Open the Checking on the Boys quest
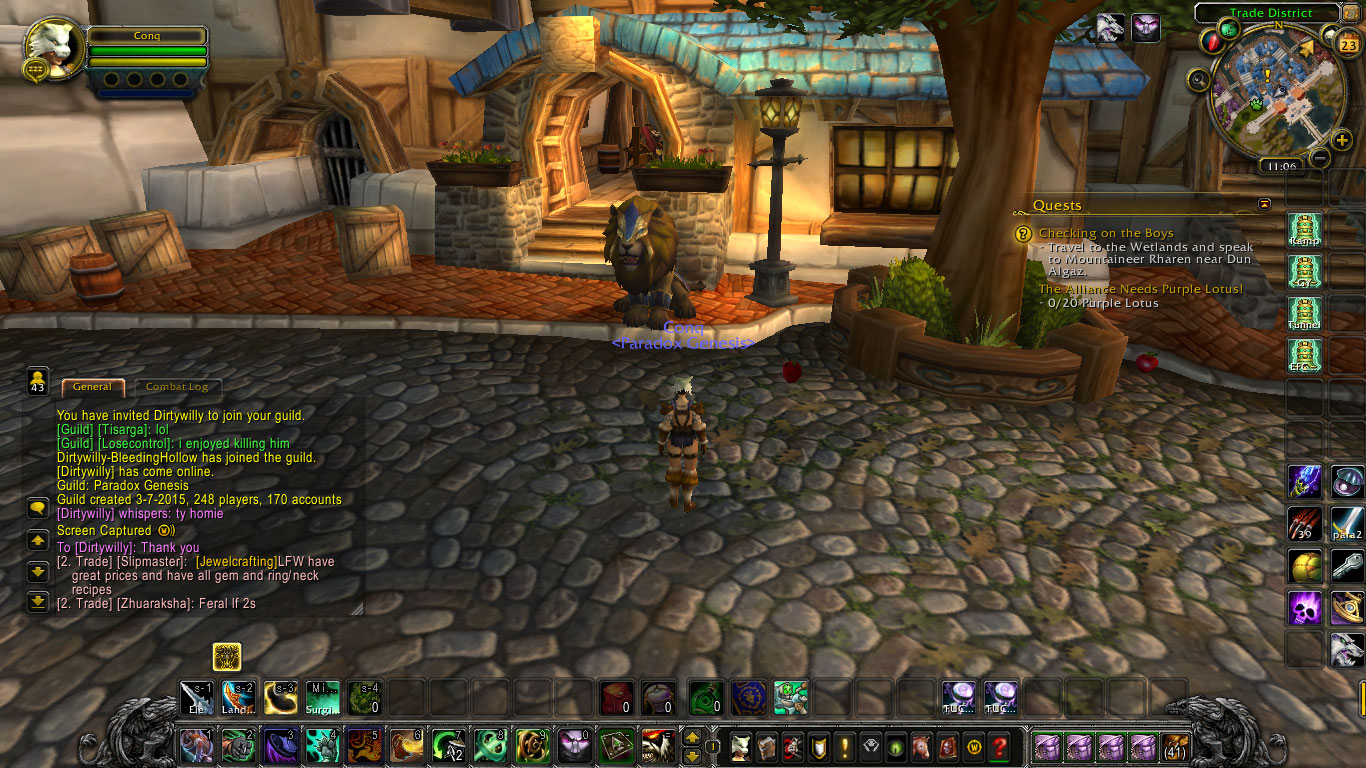Image resolution: width=1366 pixels, height=768 pixels. (1105, 233)
